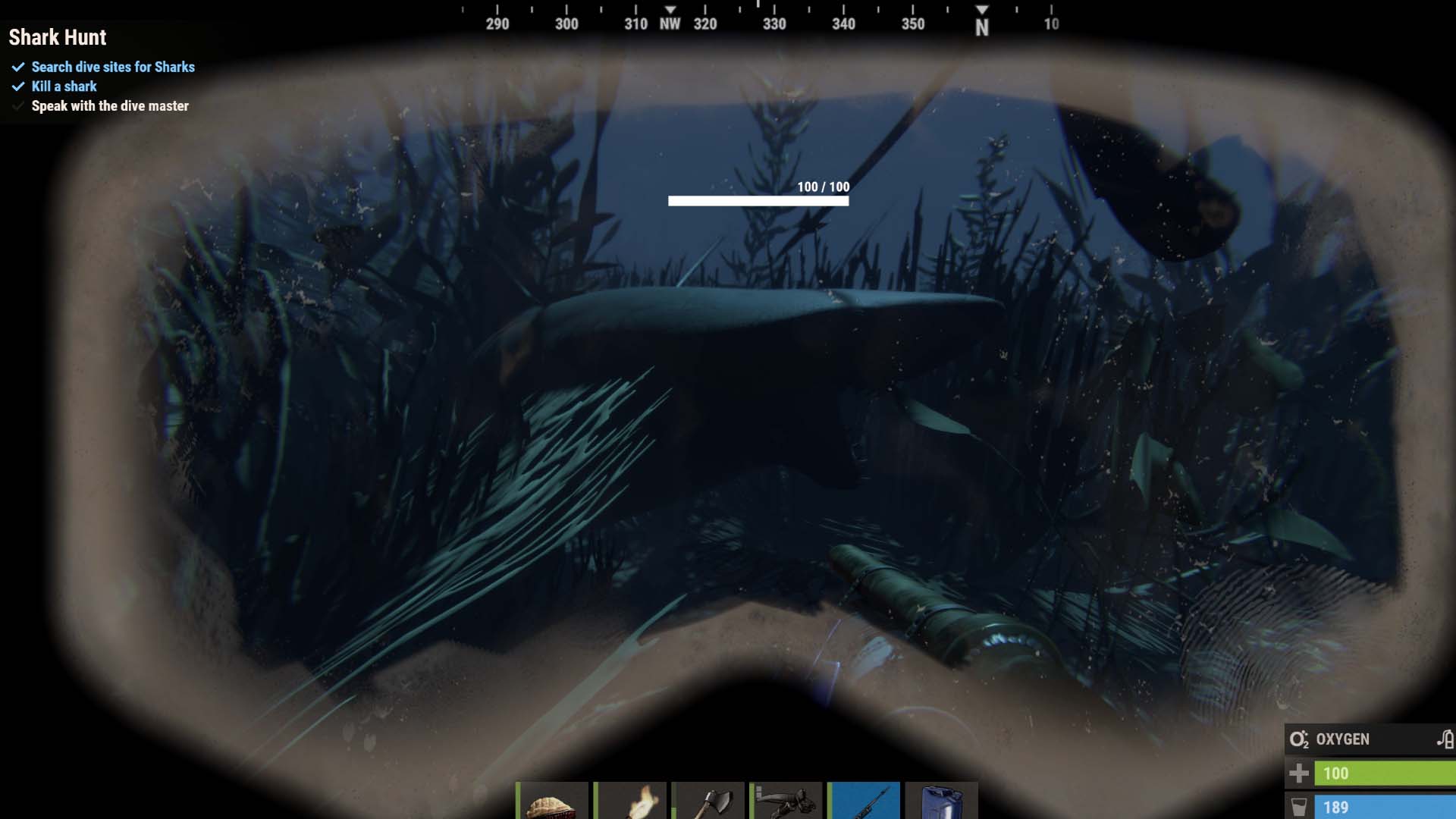
Task: Click the health plus icon on the status bar
Action: [1299, 774]
